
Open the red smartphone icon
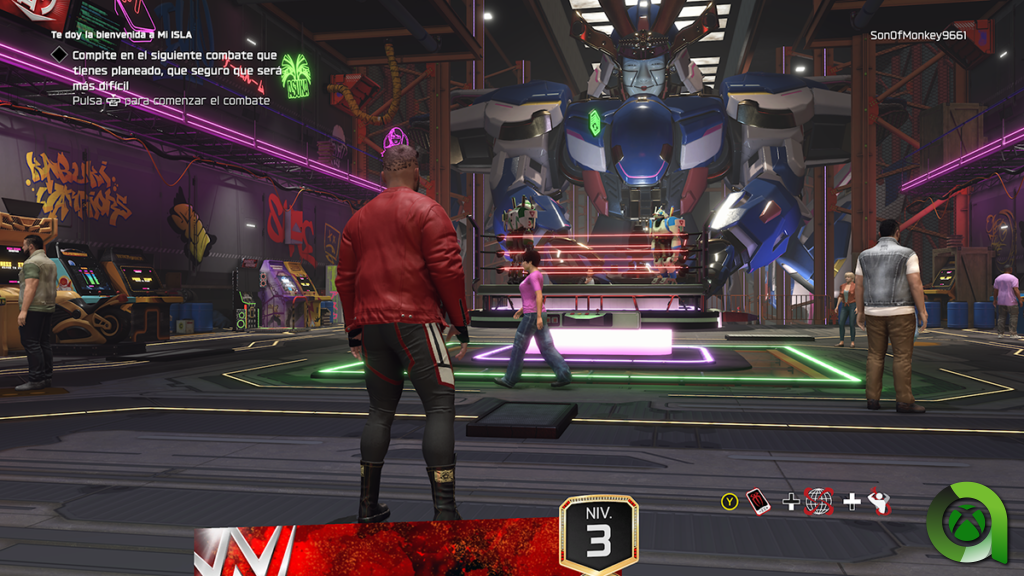coord(758,501)
